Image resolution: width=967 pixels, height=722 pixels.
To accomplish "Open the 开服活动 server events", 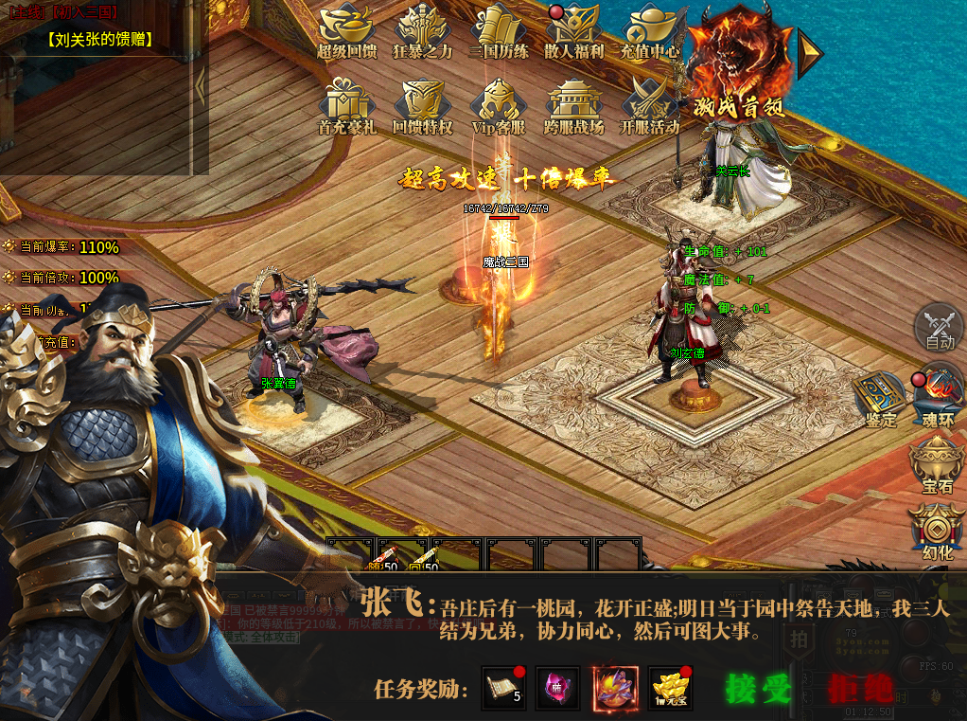I will coord(650,105).
